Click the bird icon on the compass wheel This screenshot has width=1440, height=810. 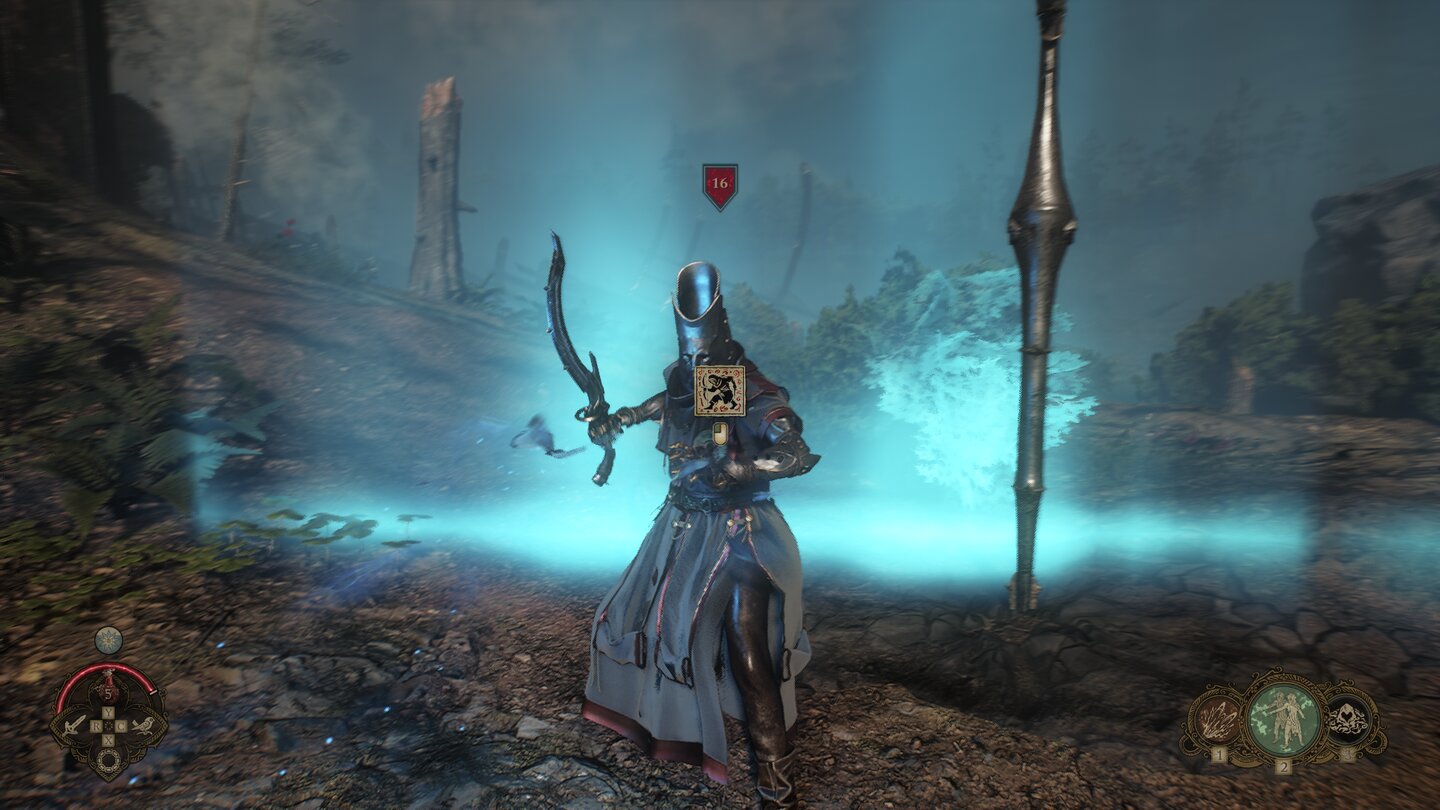(x=147, y=726)
